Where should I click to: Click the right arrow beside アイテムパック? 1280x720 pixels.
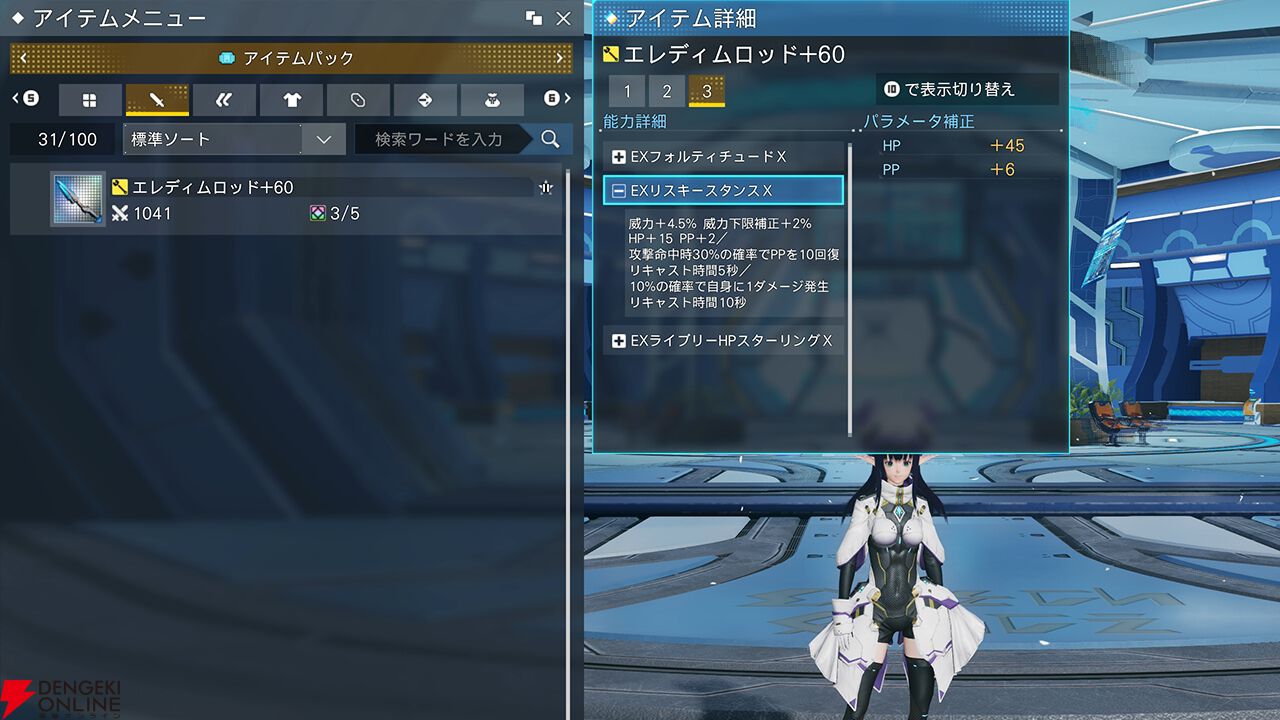(x=561, y=57)
